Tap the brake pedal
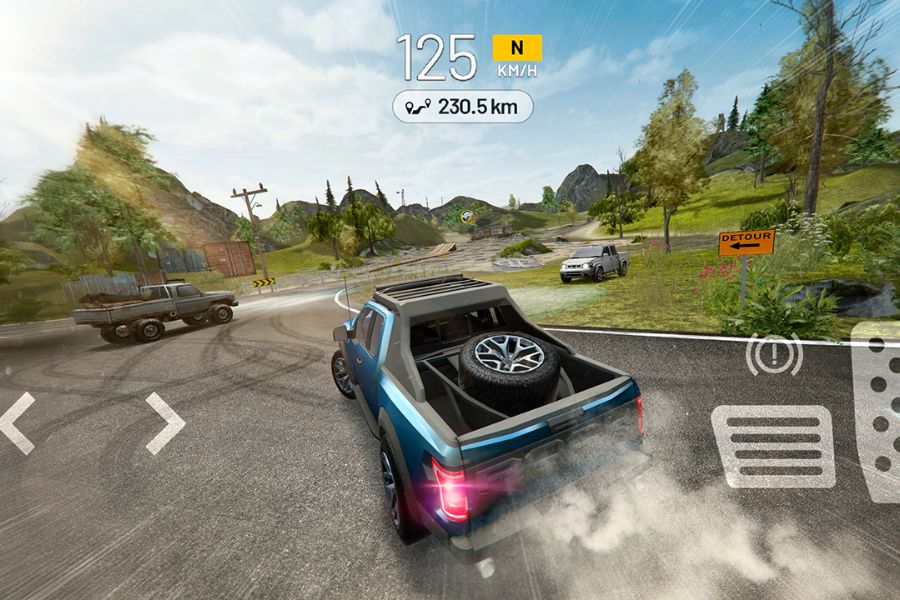Screen dimensions: 900x600 pos(773,446)
